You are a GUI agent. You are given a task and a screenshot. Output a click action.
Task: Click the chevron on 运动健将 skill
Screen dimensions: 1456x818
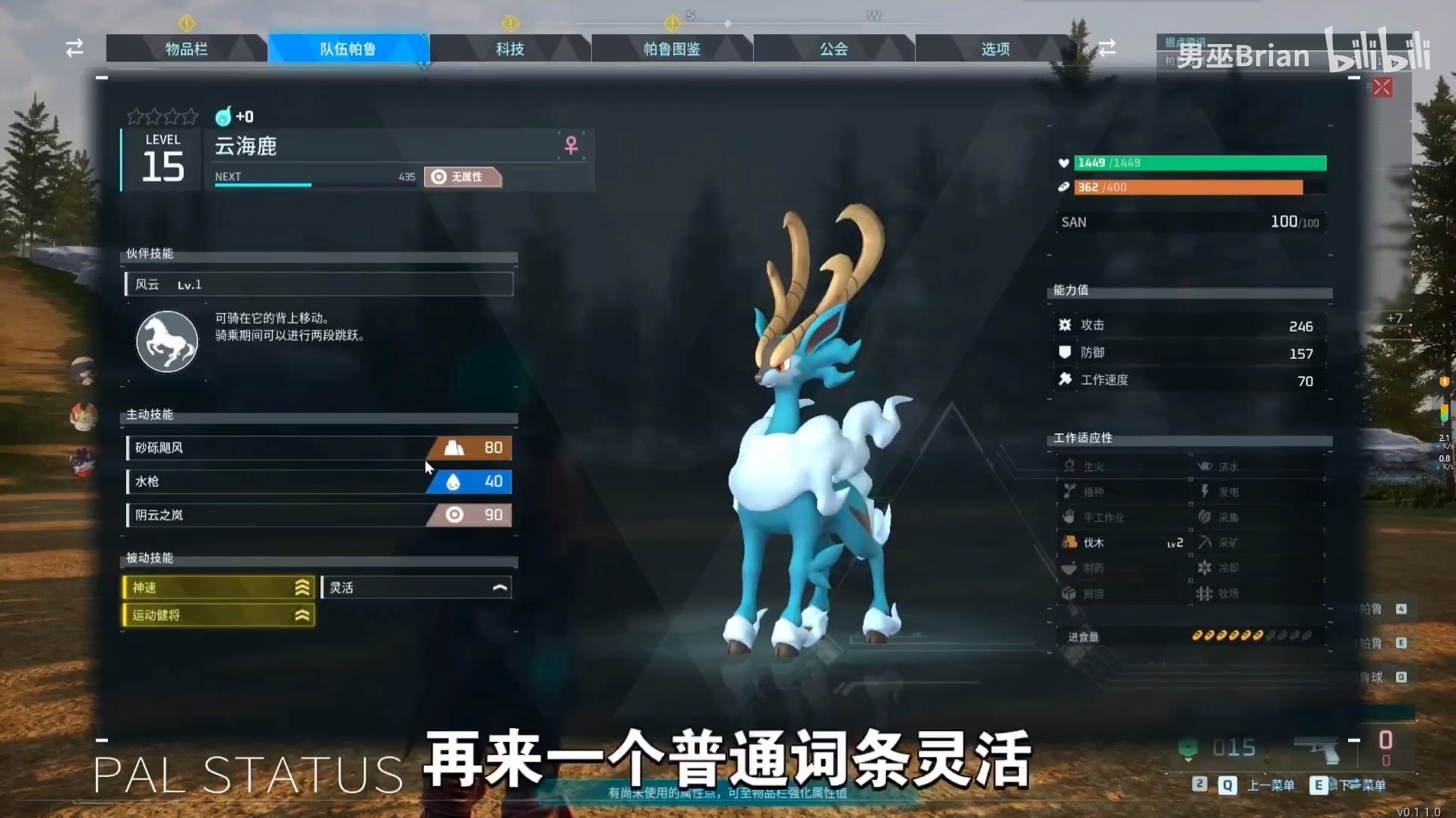(x=302, y=615)
